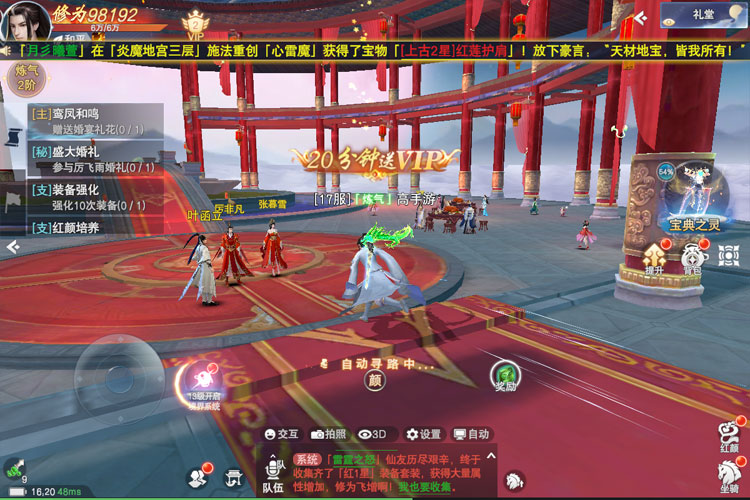Image resolution: width=750 pixels, height=500 pixels.
Task: Summon the 坐骑 mount
Action: [x=730, y=478]
